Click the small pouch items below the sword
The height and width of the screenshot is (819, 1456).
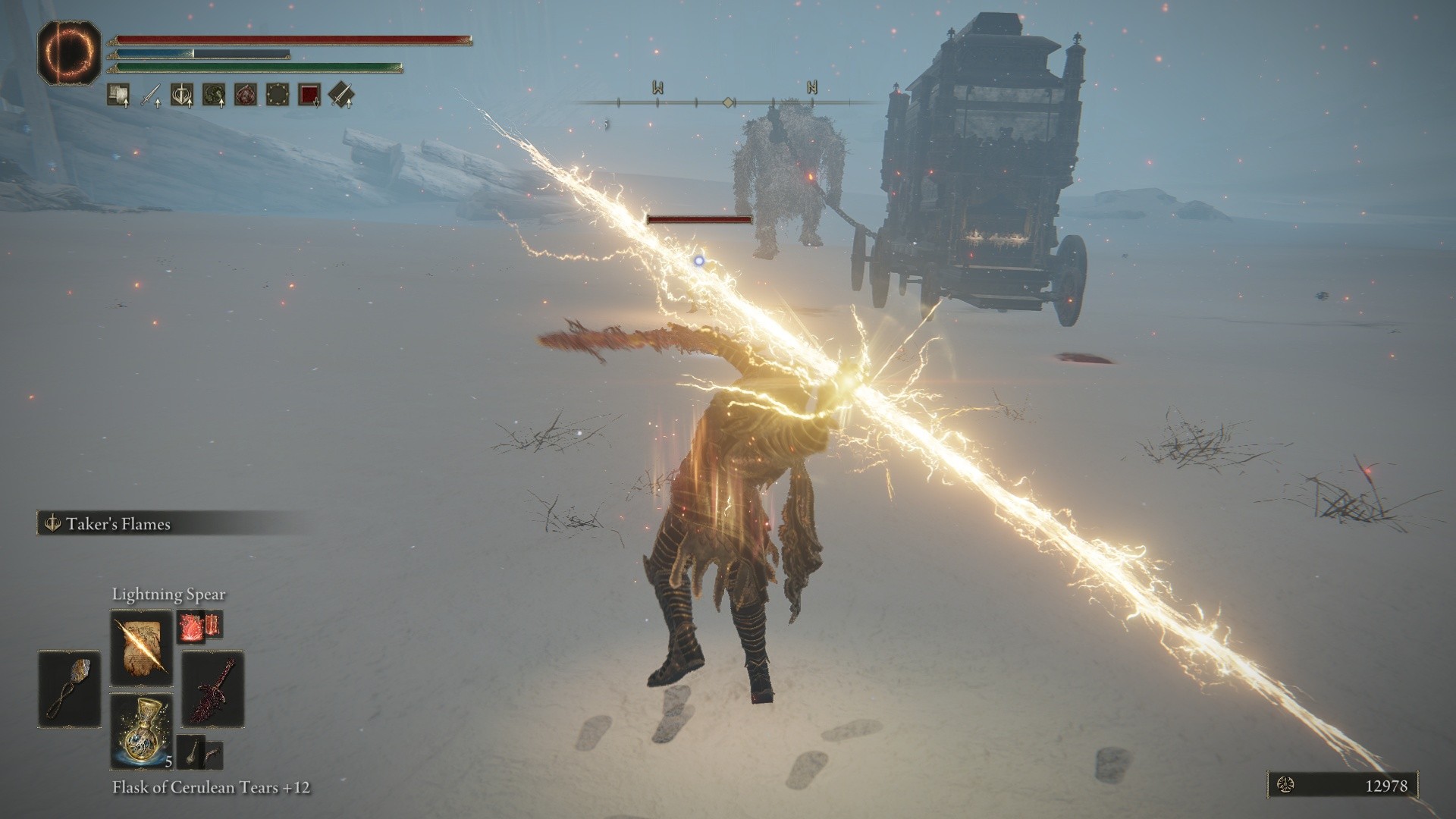coord(199,751)
